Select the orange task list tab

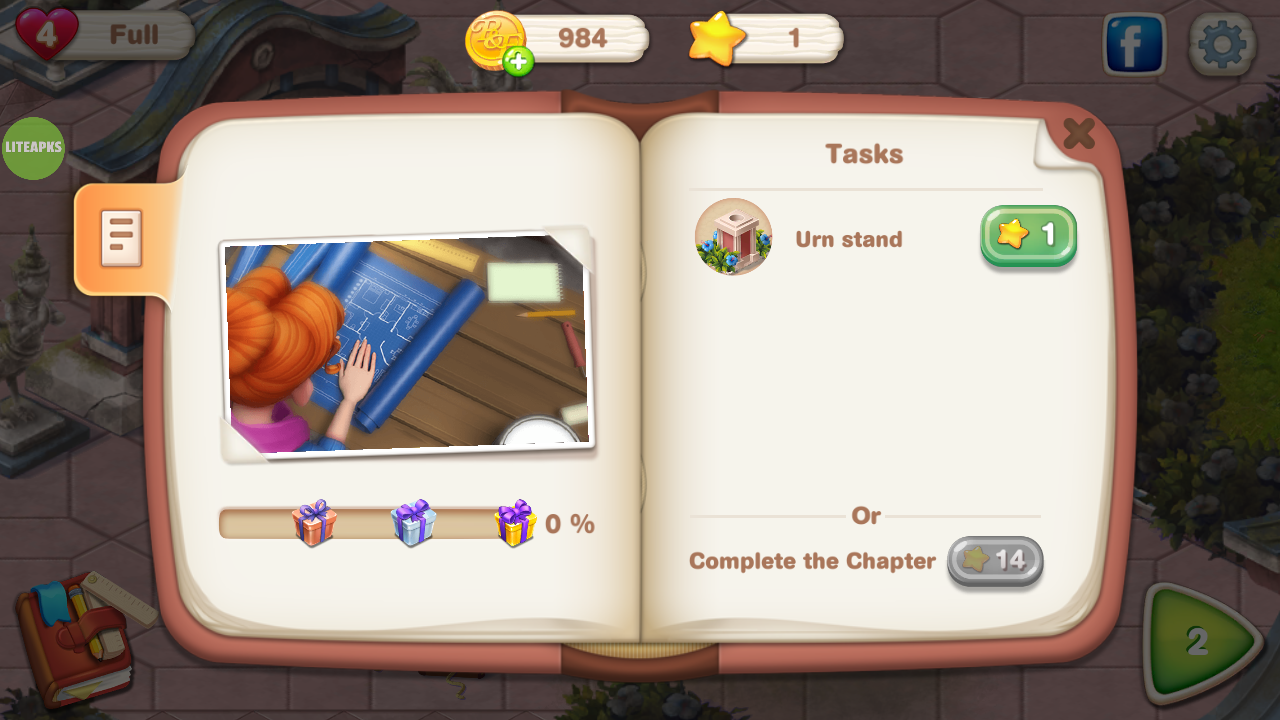120,238
